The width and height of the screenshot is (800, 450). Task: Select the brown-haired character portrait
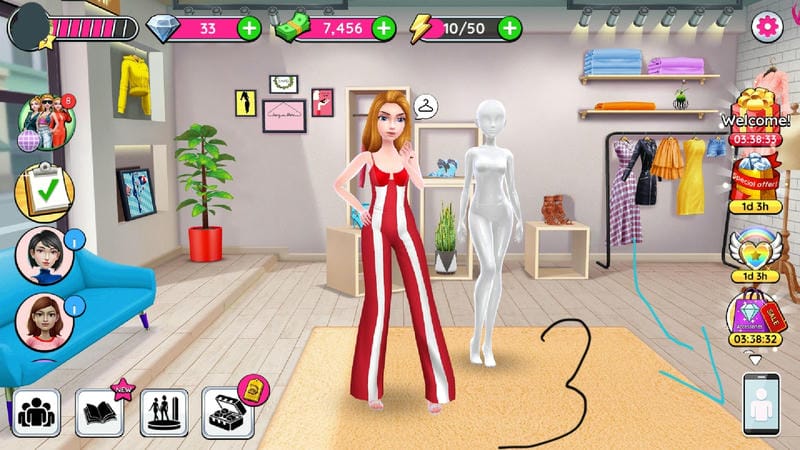(43, 321)
